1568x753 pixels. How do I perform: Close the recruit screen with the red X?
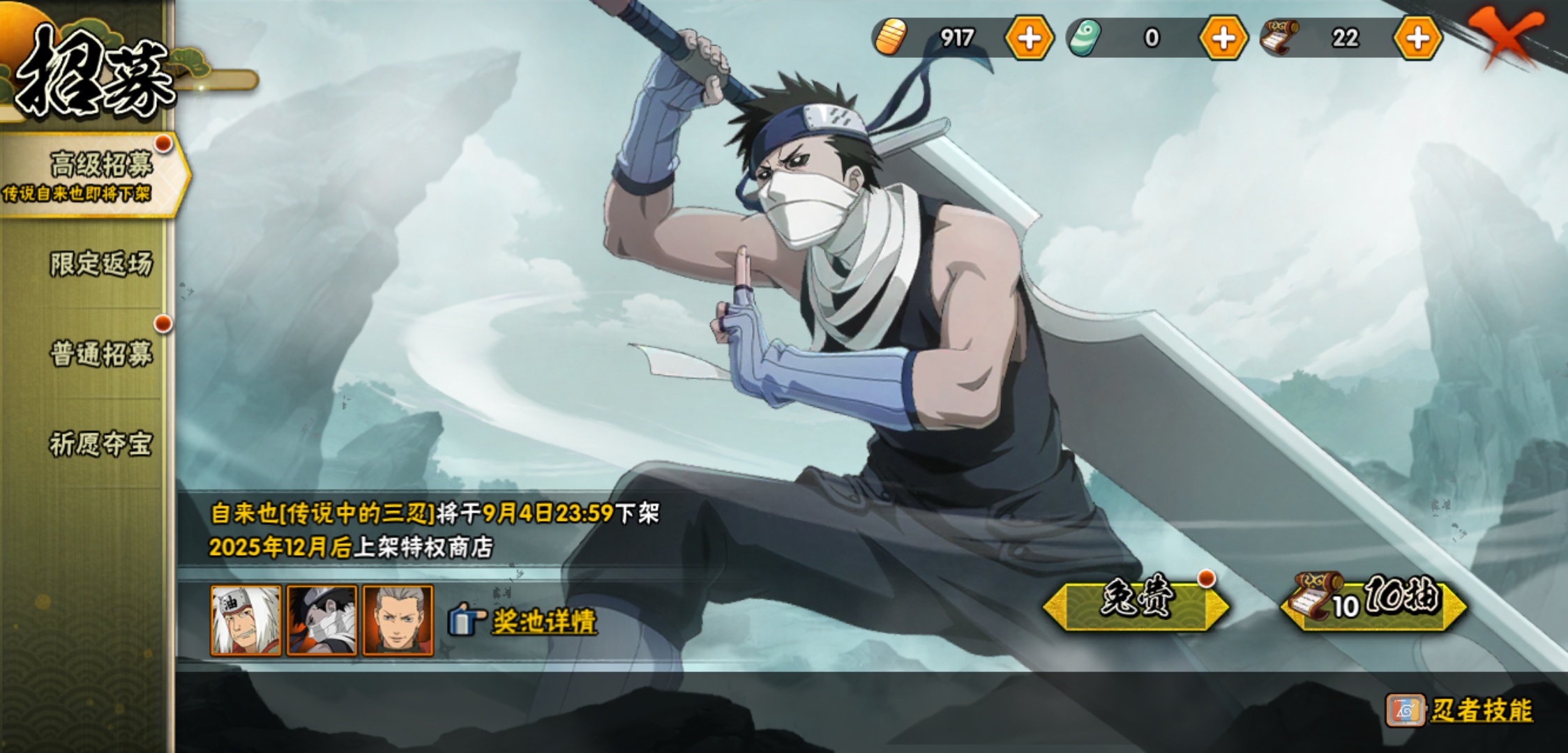1505,35
